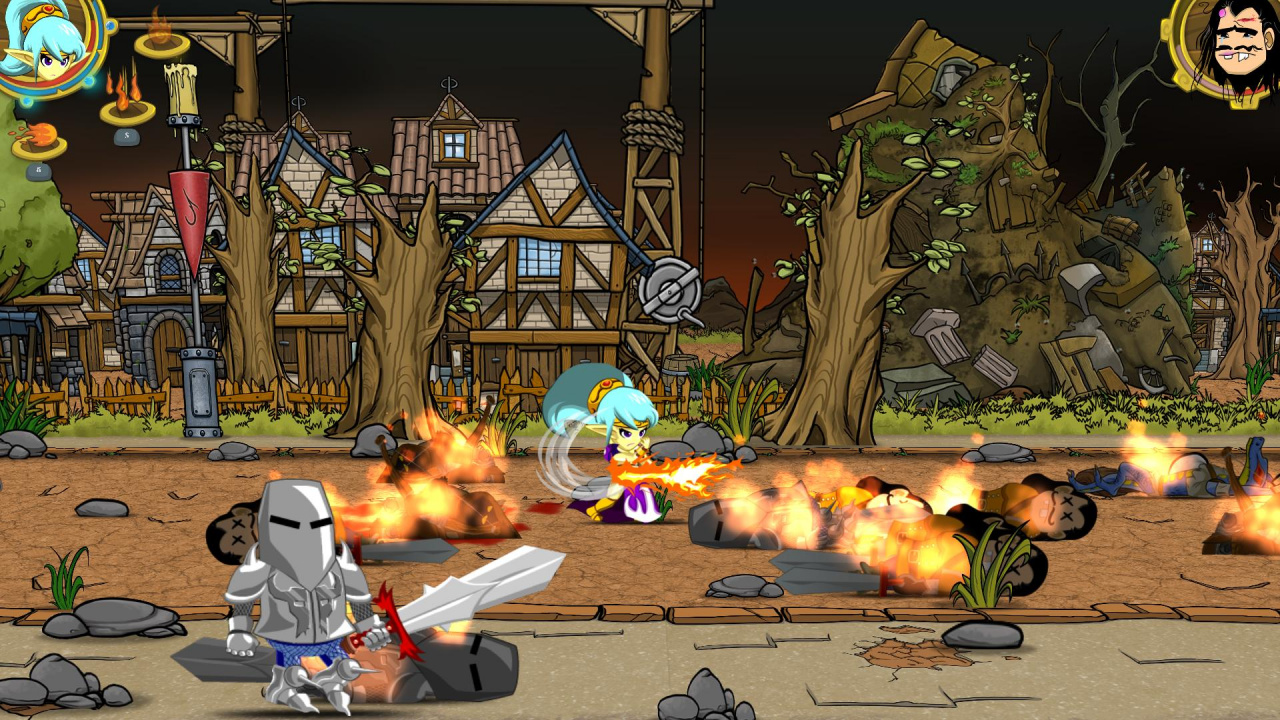Screen dimensions: 1280x720
Task: Click the mustached man portrait
Action: tap(1232, 45)
